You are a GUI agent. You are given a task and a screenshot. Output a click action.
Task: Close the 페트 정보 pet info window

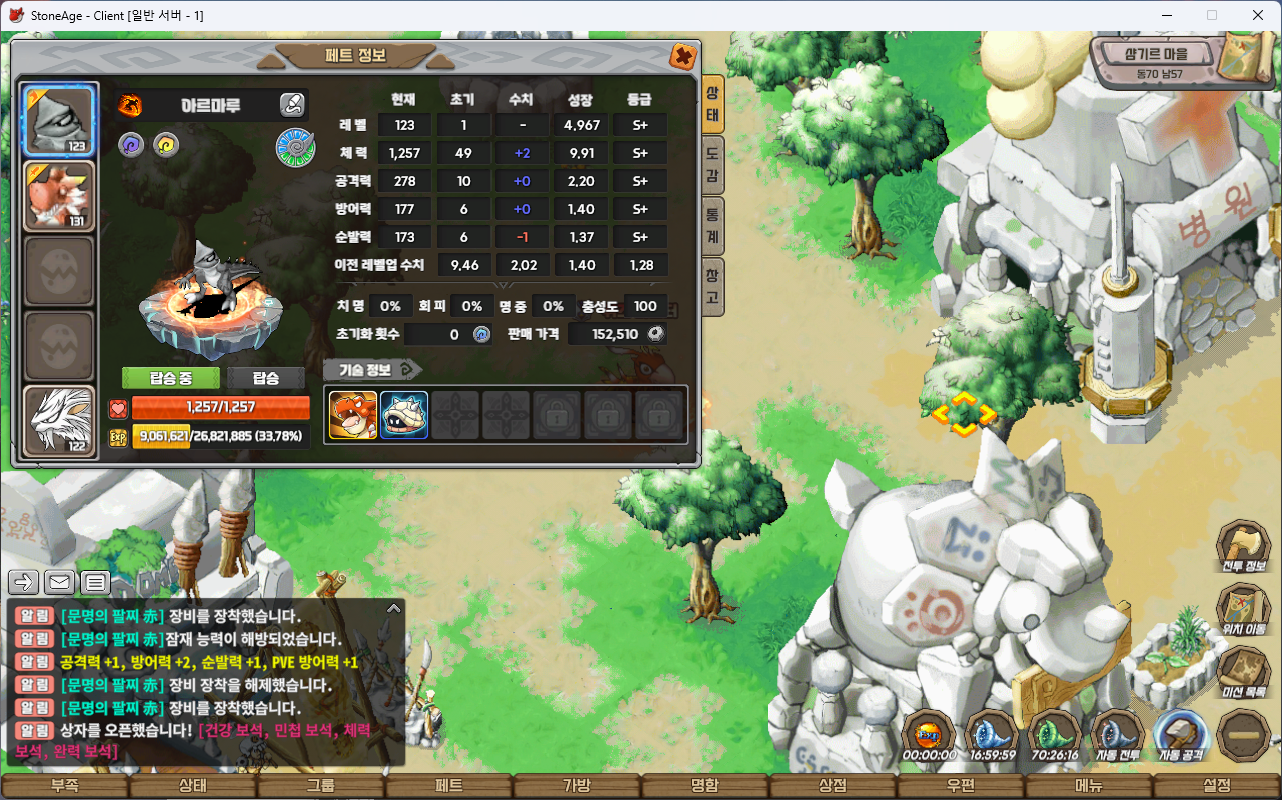pyautogui.click(x=683, y=56)
